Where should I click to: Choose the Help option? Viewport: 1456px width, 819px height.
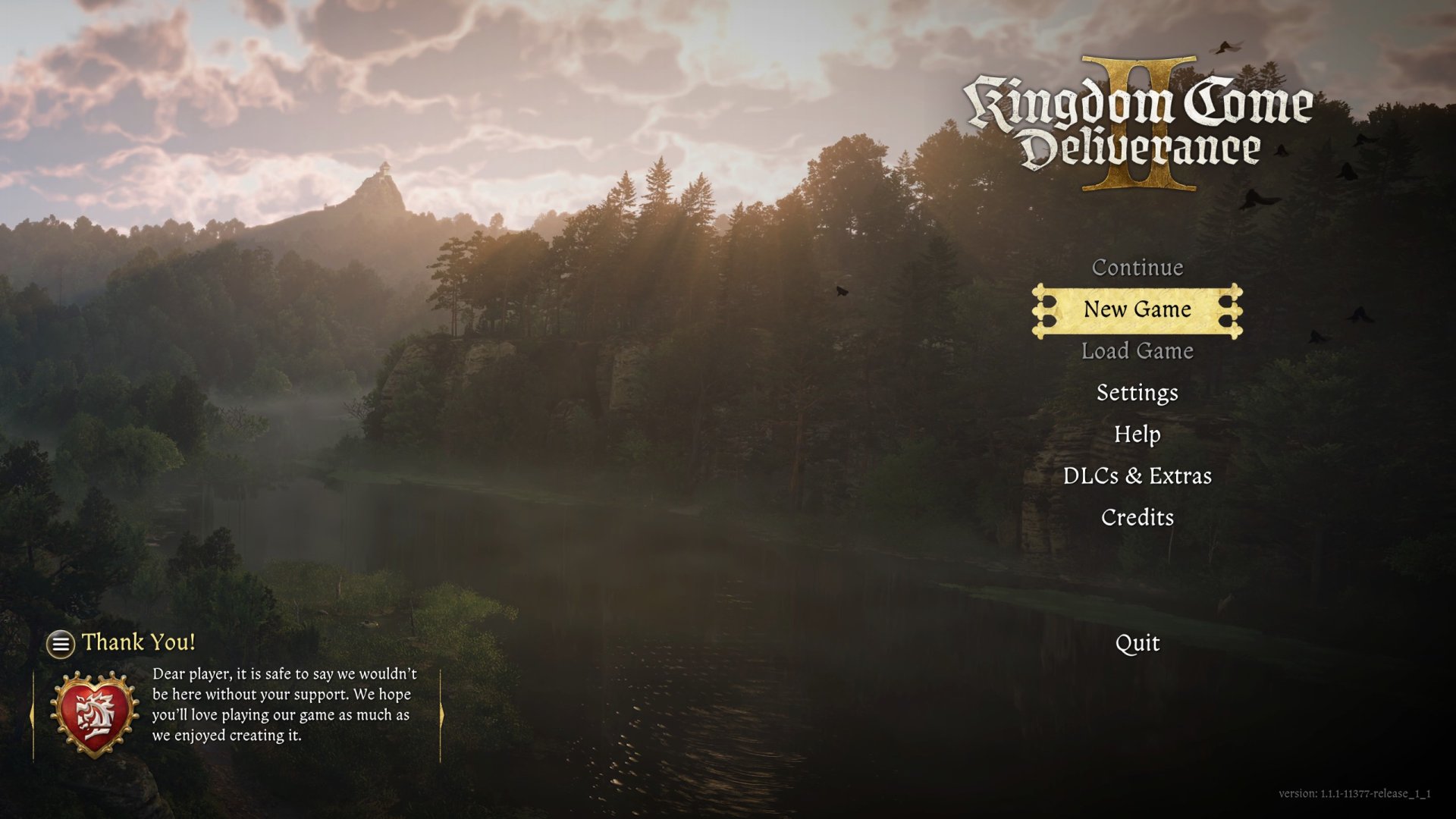pyautogui.click(x=1137, y=435)
